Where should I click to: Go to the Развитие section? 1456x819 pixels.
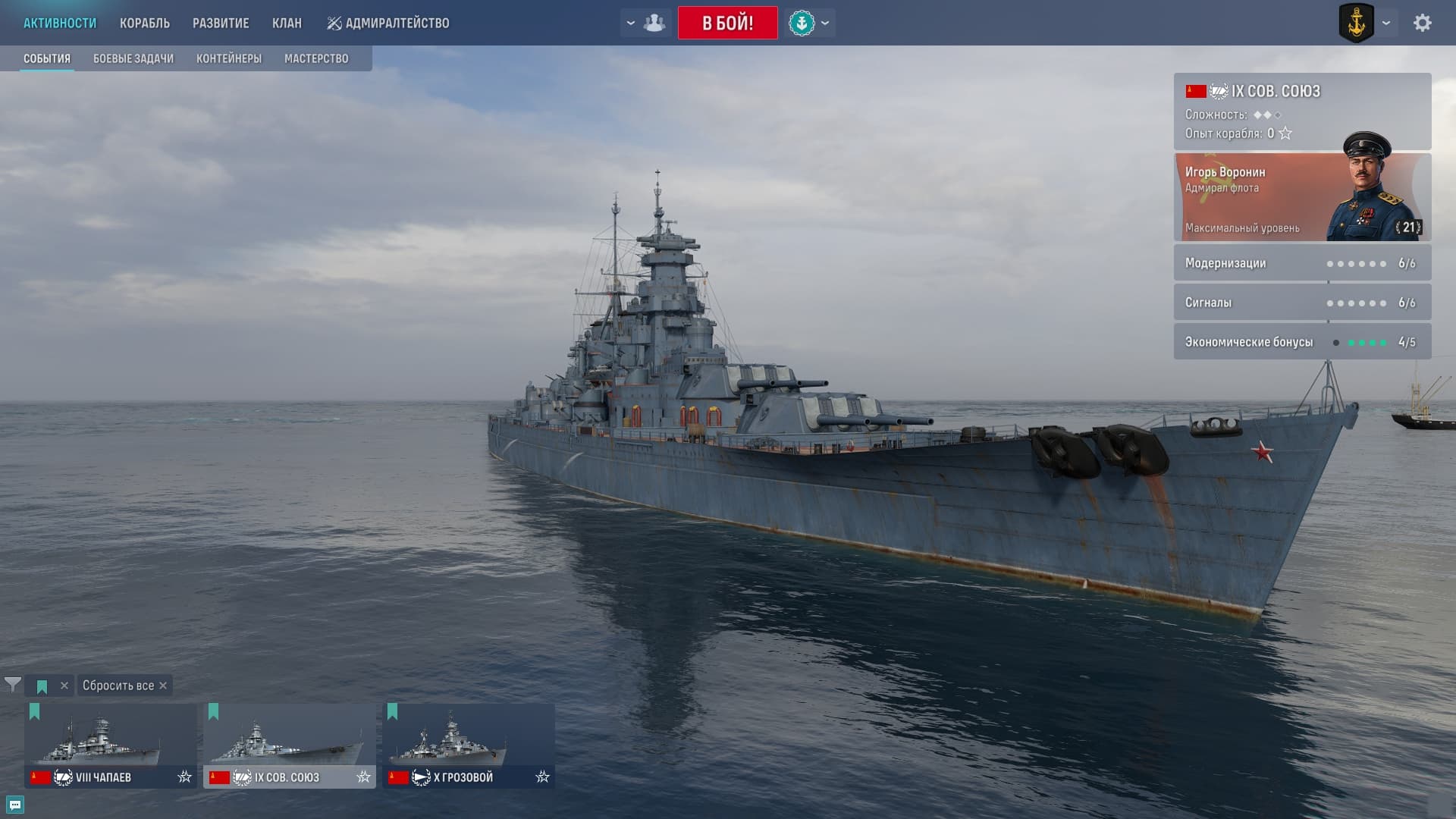pos(221,23)
